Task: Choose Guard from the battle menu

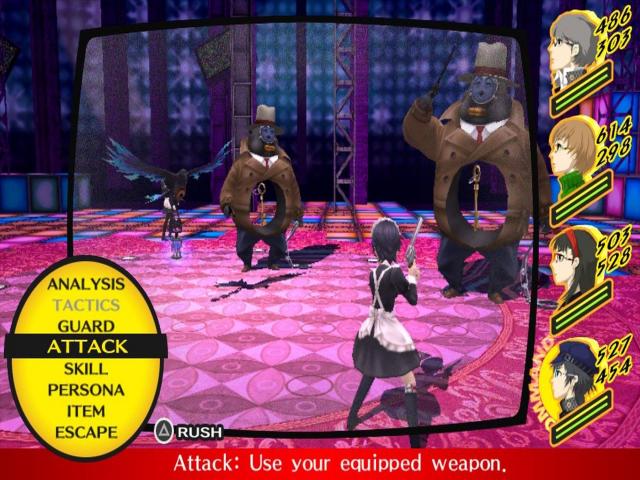Action: coord(86,326)
